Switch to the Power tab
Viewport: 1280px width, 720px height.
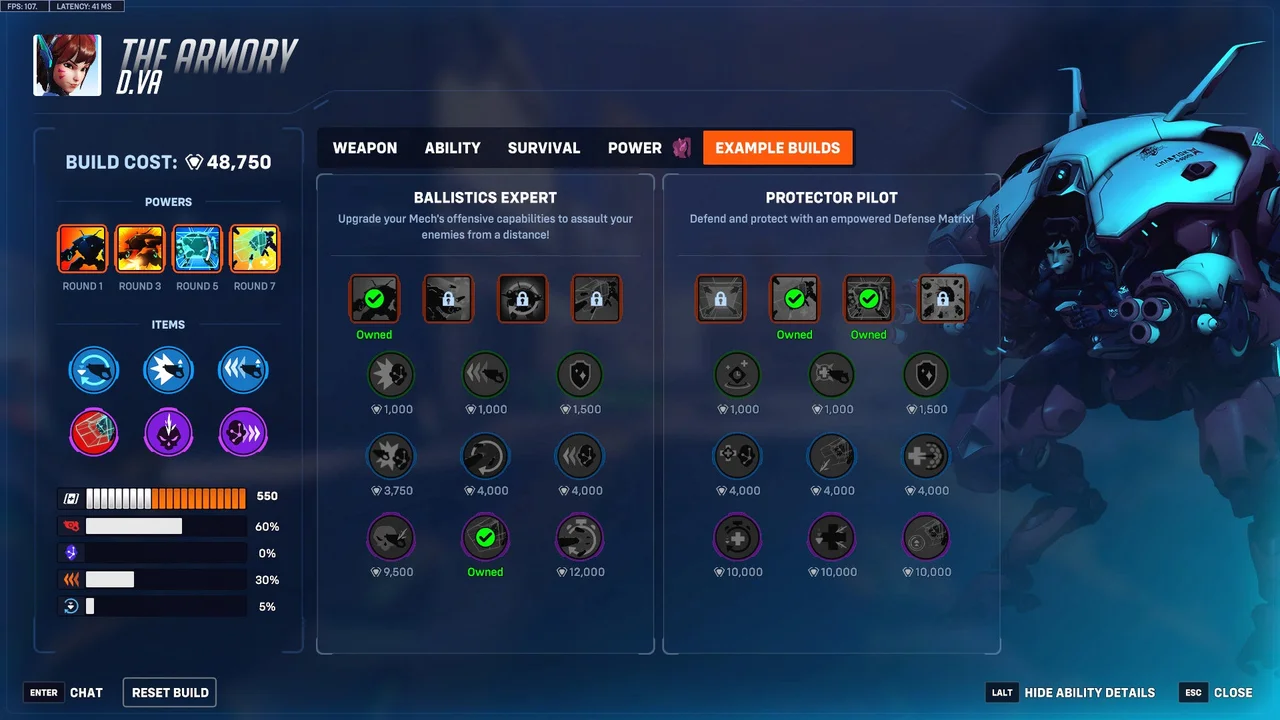tap(635, 148)
